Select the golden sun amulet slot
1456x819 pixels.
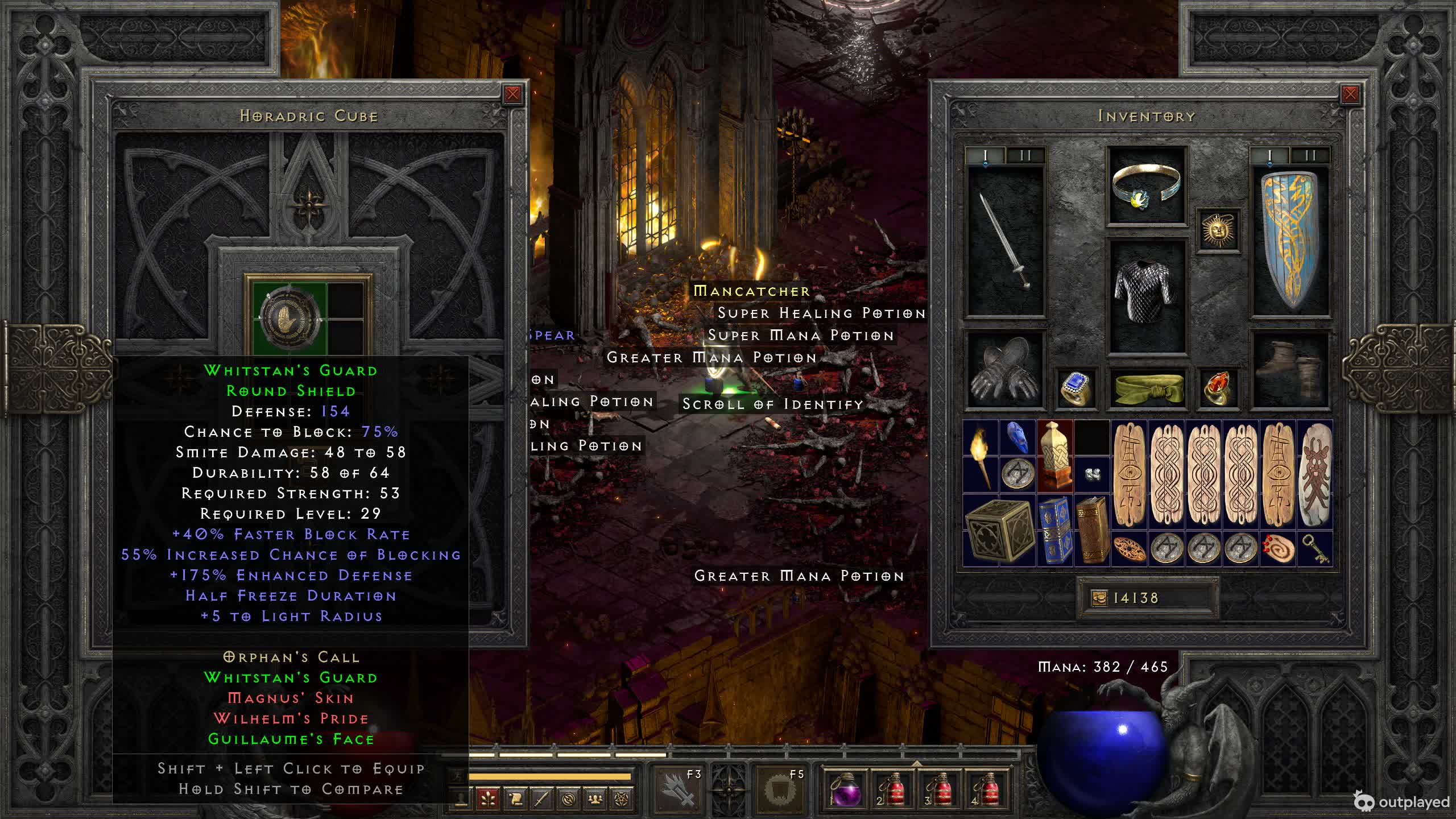[x=1218, y=231]
